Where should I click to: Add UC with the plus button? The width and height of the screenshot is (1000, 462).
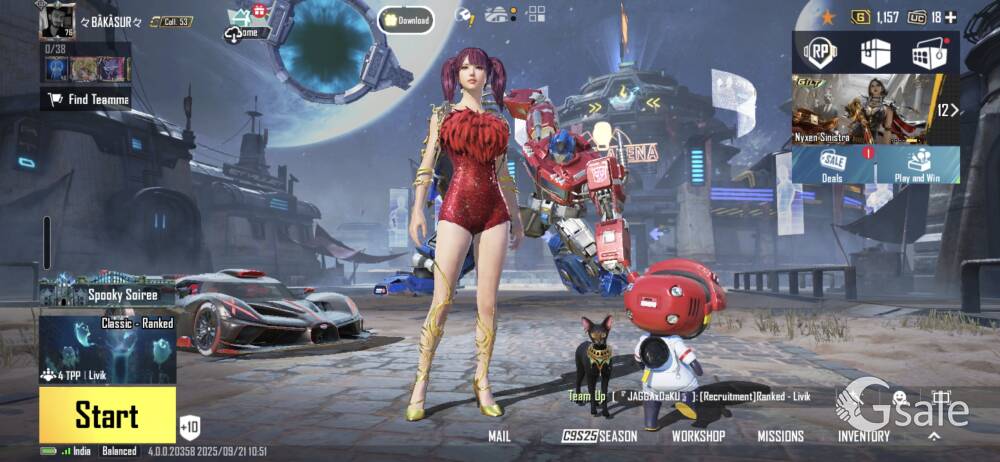tap(950, 17)
